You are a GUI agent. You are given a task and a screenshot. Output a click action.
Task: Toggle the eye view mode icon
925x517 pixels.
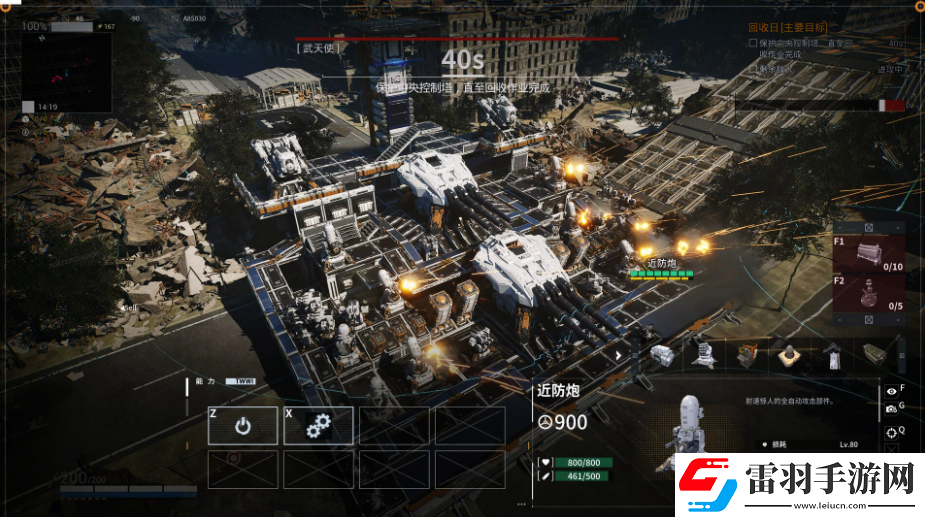890,392
